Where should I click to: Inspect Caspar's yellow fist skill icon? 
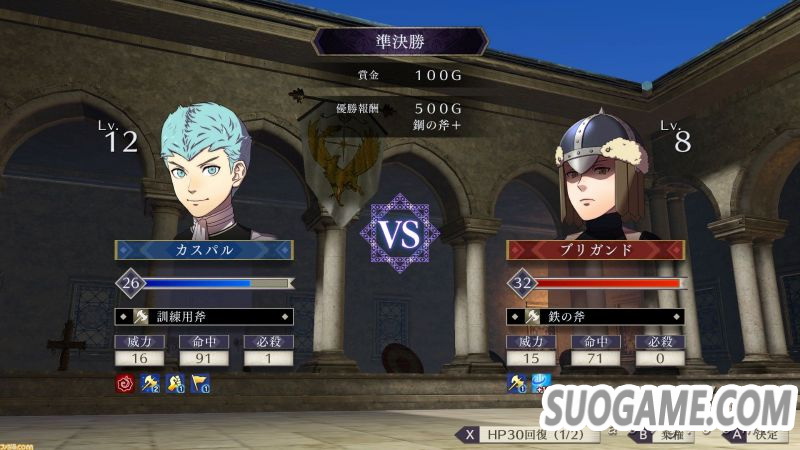coord(175,382)
